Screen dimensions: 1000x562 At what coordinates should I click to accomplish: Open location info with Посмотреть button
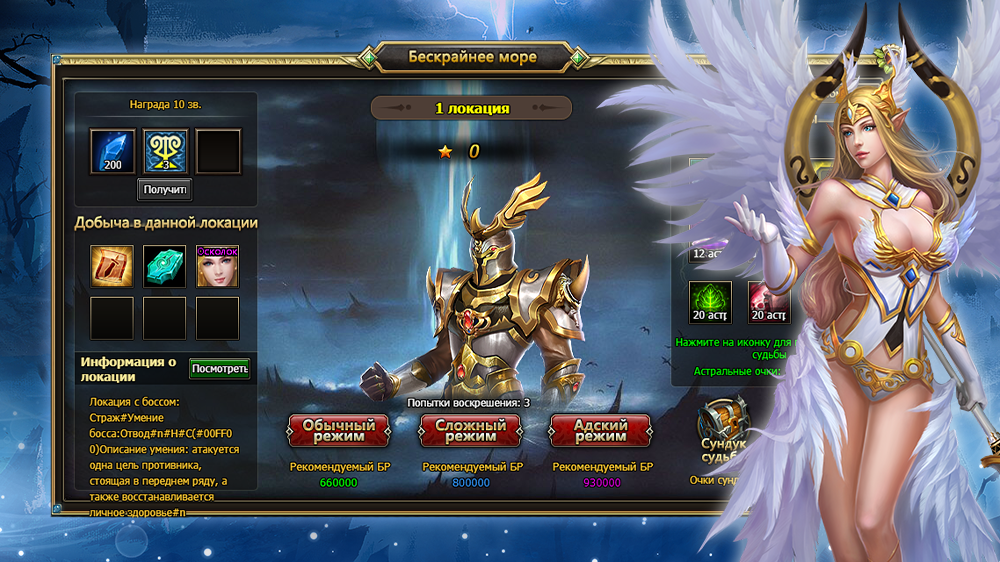tap(219, 369)
